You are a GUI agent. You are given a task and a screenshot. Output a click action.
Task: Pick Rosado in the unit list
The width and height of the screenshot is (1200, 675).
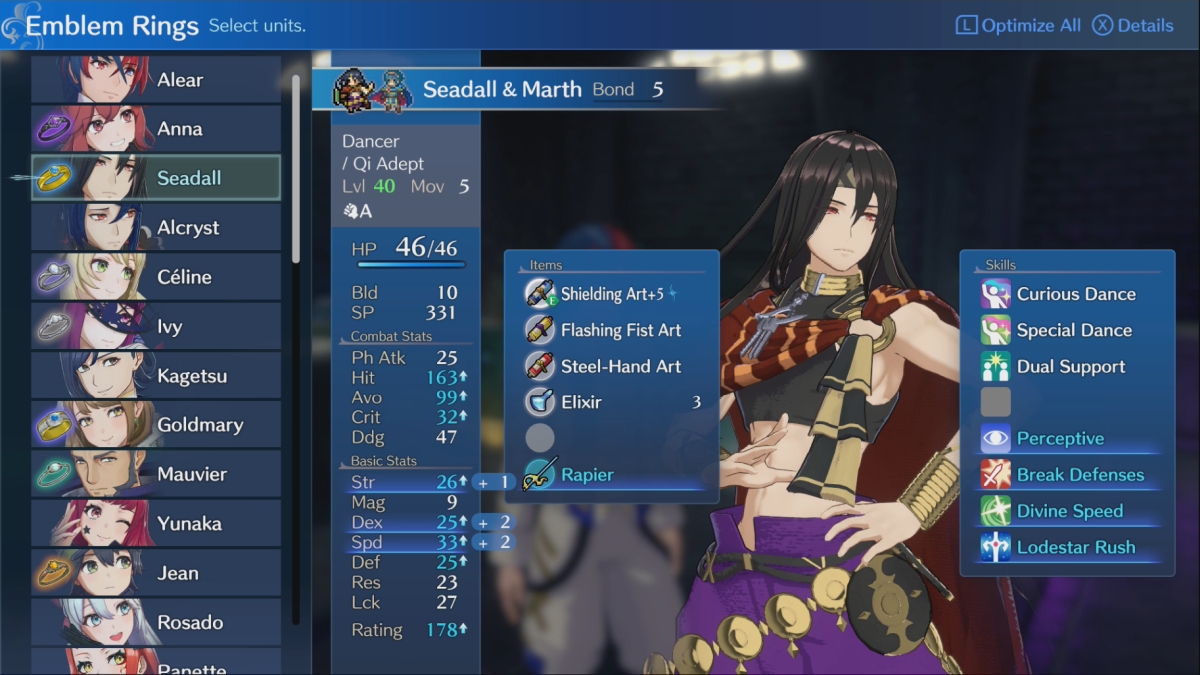pos(156,622)
